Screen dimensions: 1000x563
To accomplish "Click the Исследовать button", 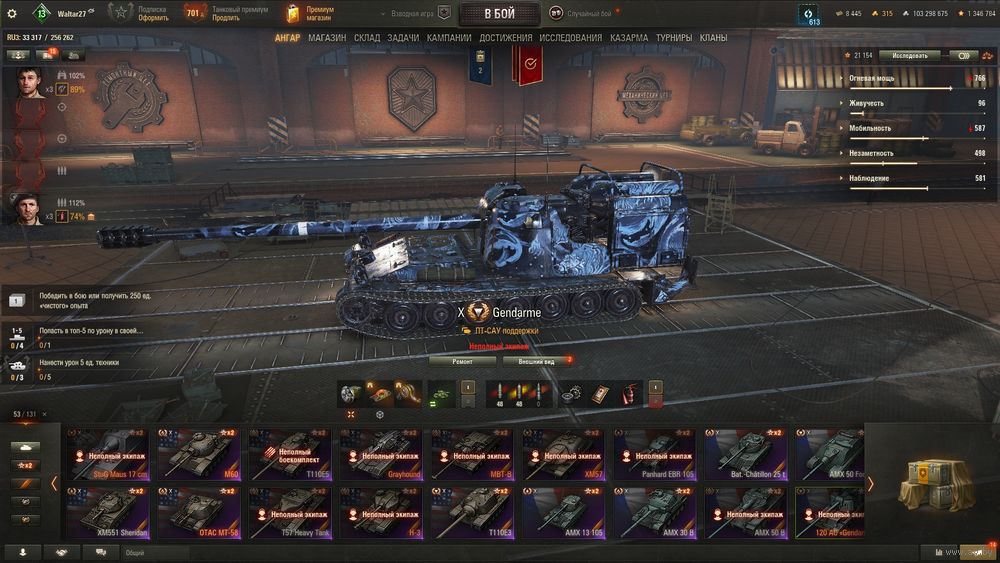I will pyautogui.click(x=909, y=56).
